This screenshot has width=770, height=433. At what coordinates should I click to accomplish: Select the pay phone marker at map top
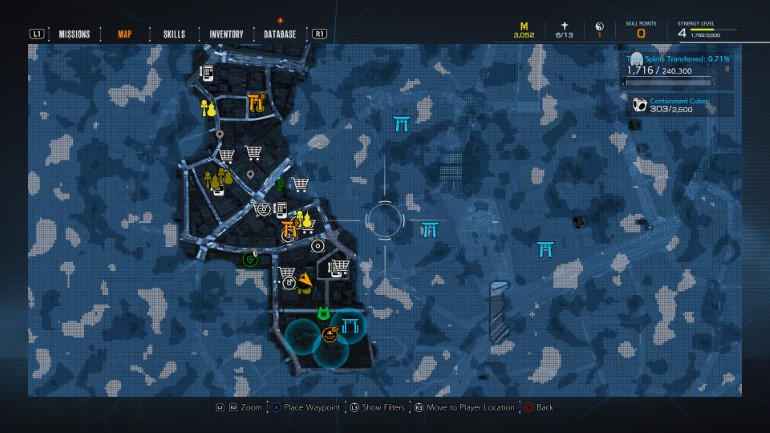[207, 72]
